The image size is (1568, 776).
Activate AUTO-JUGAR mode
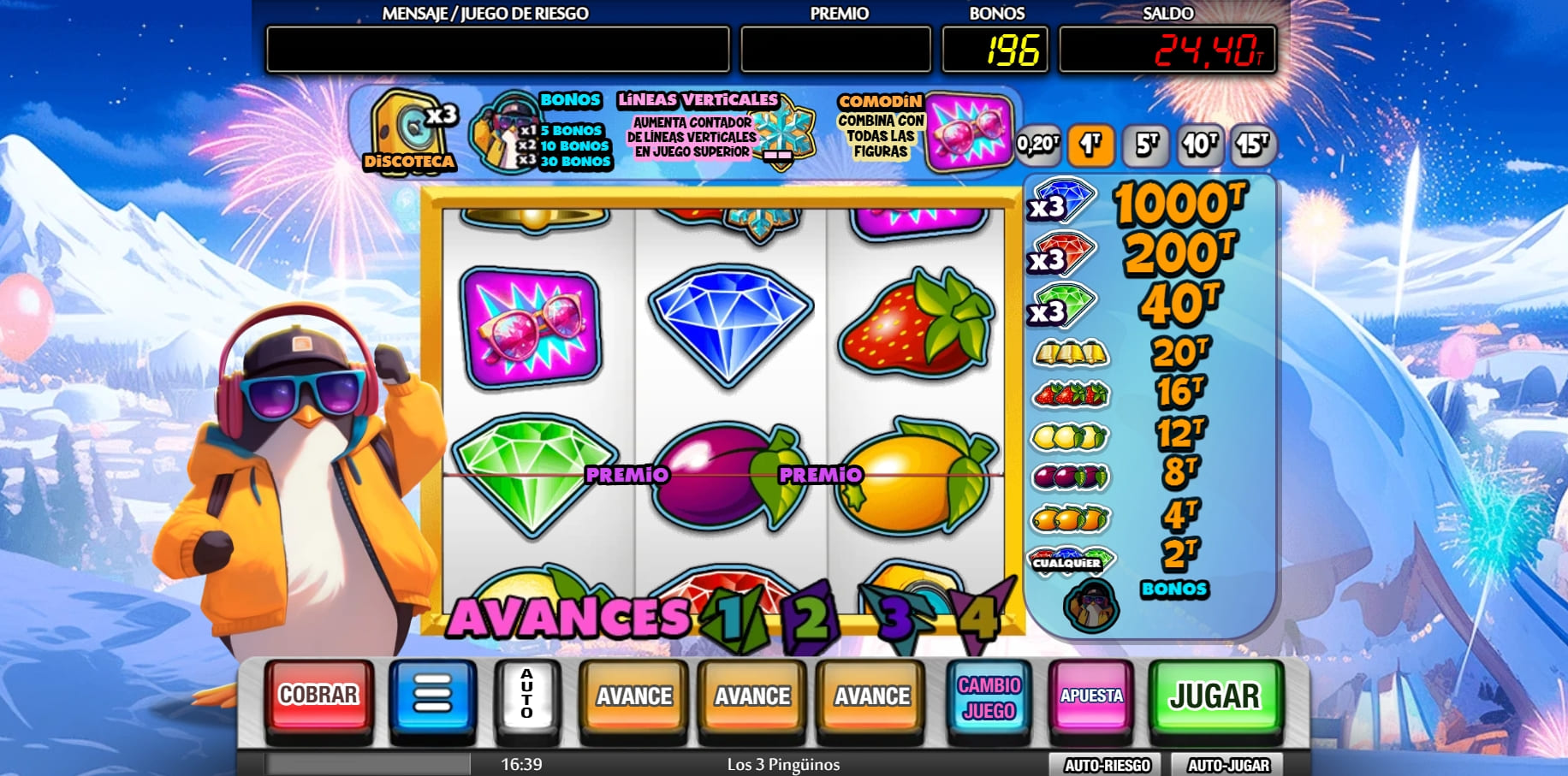tap(1227, 764)
